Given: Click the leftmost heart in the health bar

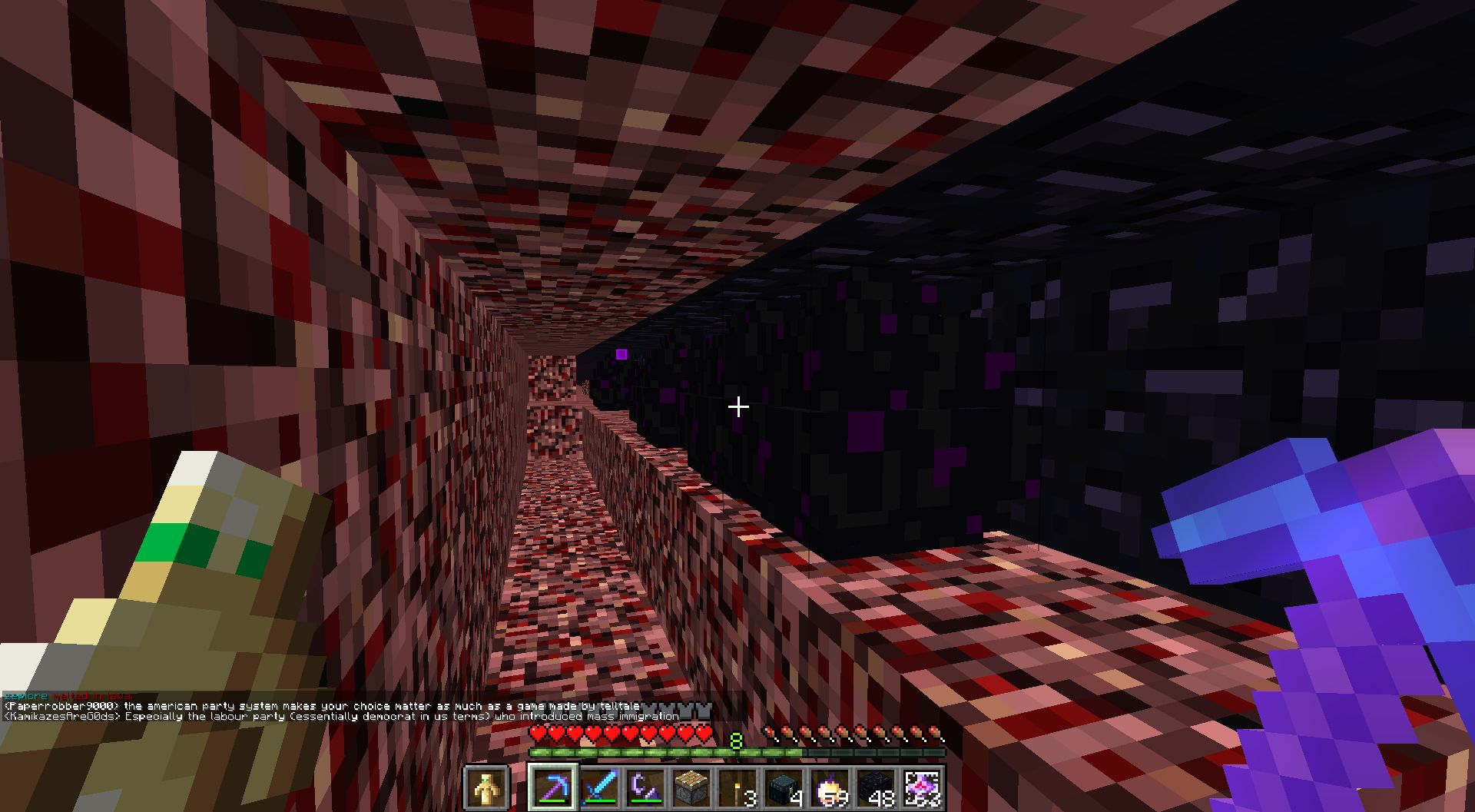Looking at the screenshot, I should 538,734.
